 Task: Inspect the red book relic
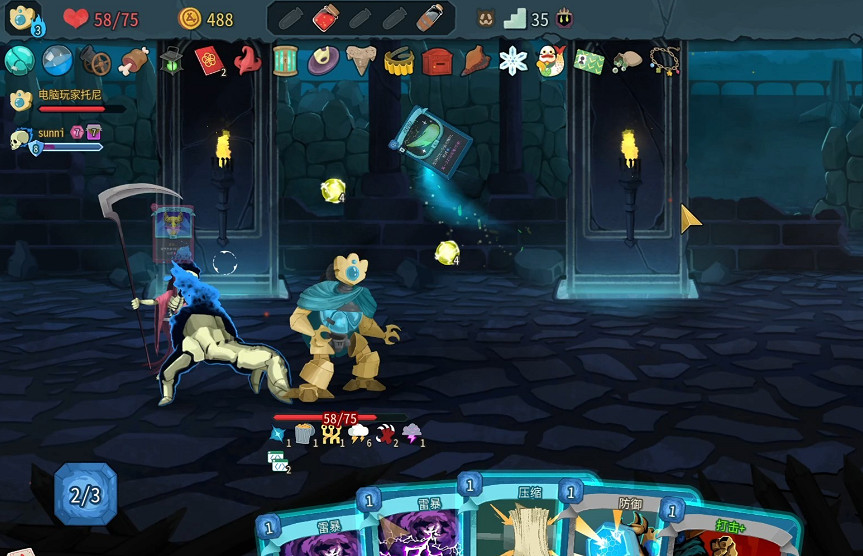pos(209,60)
